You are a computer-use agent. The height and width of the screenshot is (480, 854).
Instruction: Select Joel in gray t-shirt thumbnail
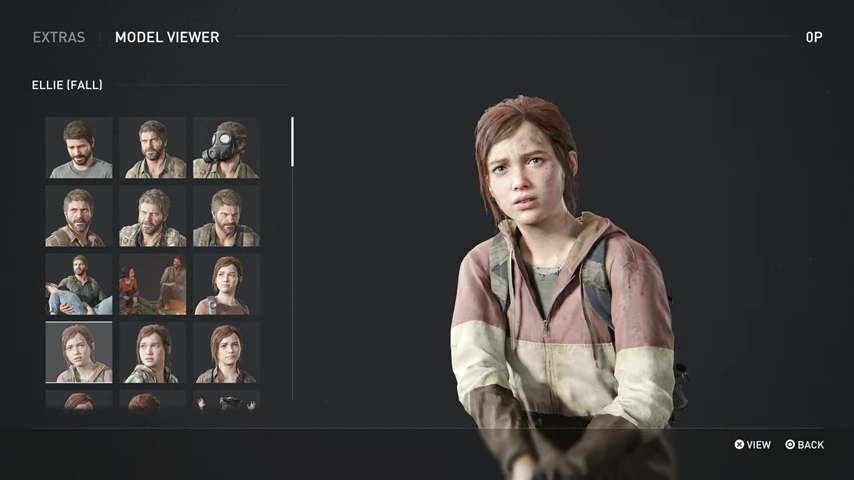click(x=79, y=148)
